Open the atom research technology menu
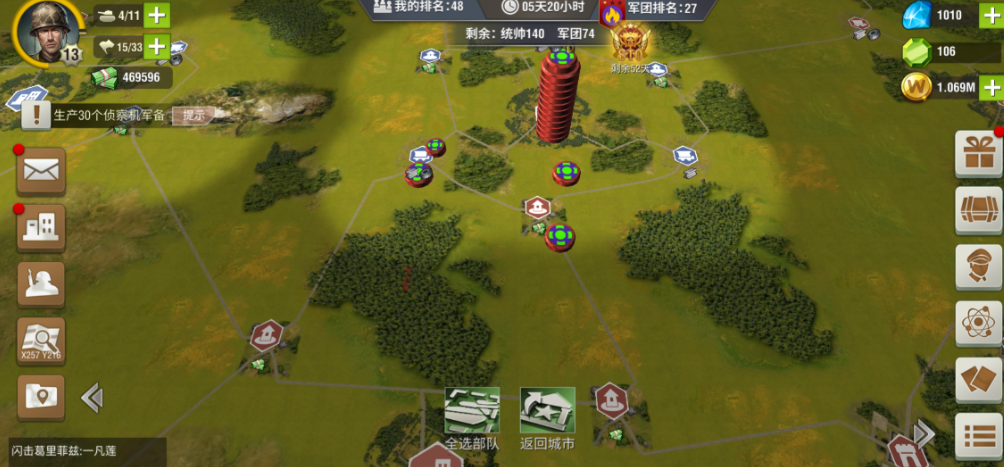The image size is (1004, 467). [x=979, y=323]
